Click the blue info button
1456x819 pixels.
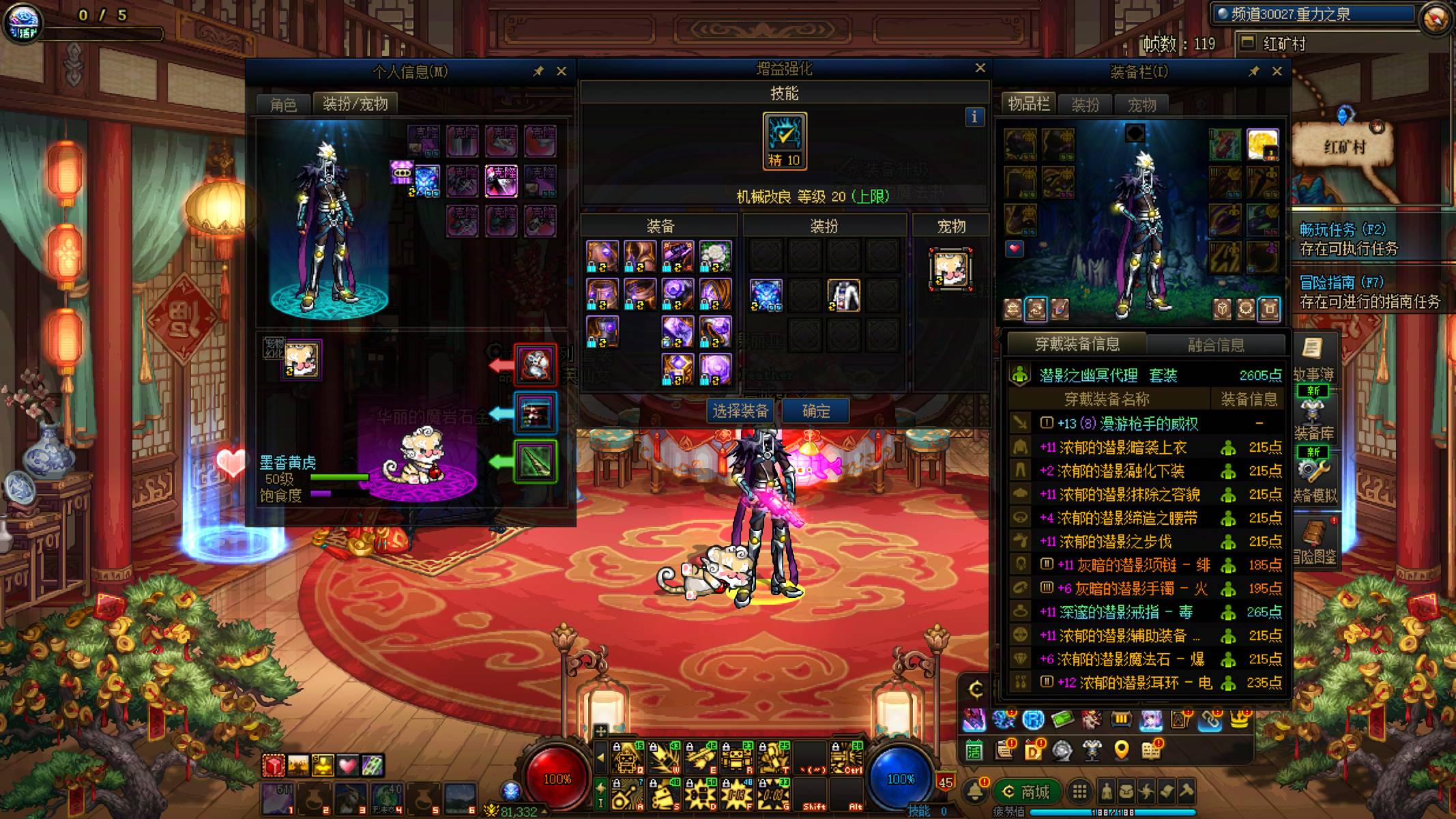coord(974,117)
